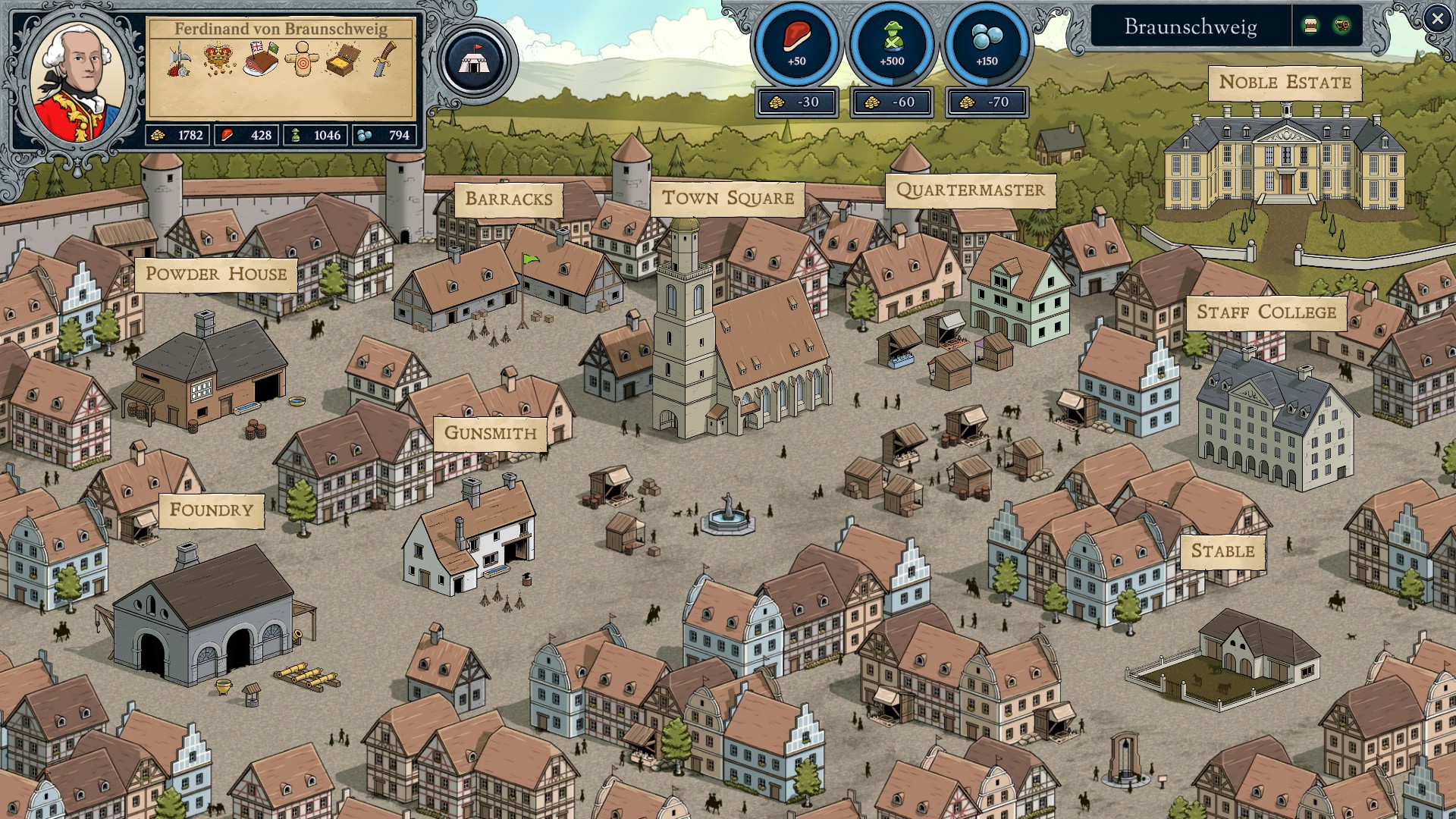Inspect the treasure chest trait icon

coord(343,59)
